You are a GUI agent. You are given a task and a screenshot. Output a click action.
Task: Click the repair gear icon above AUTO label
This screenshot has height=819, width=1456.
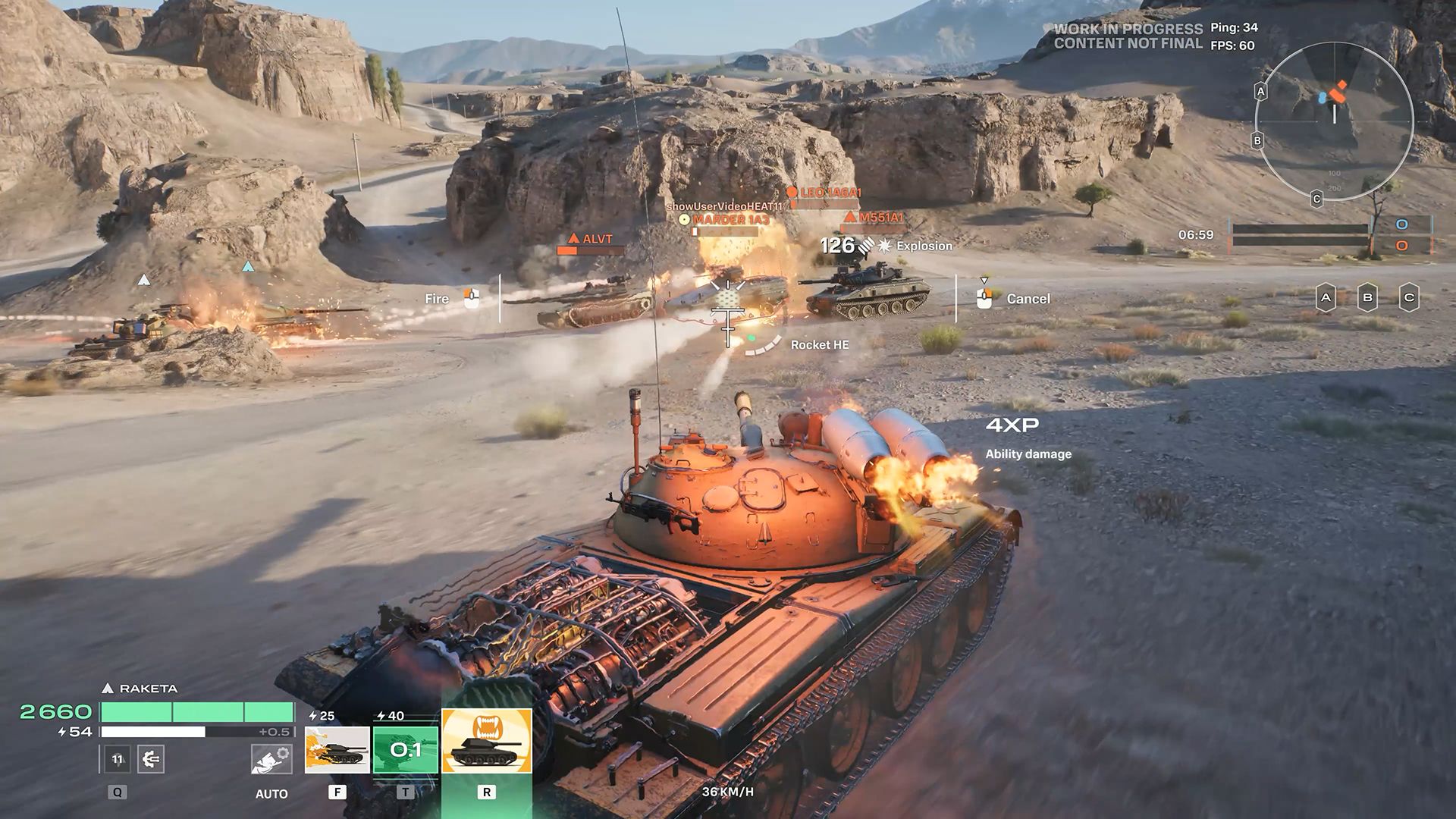point(271,760)
